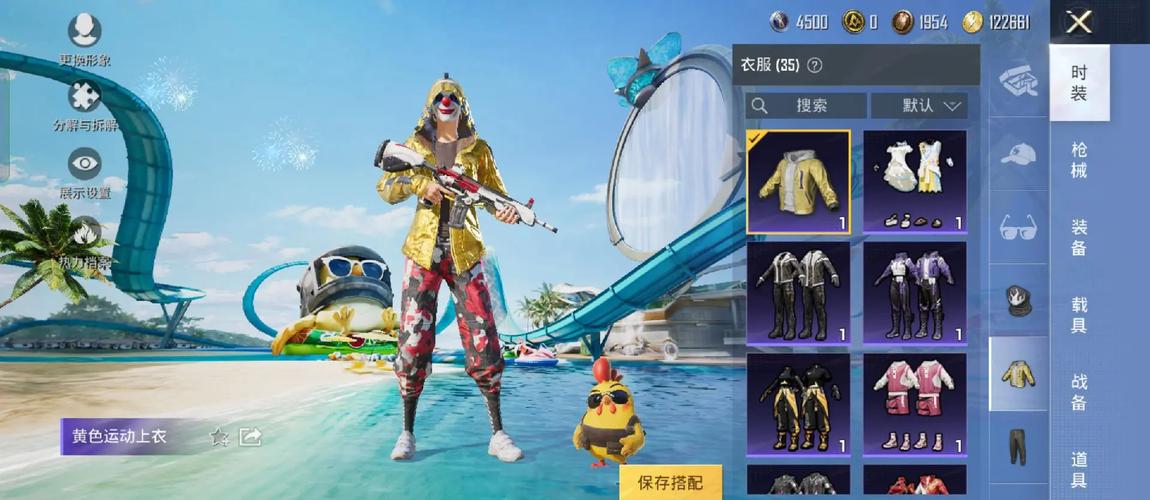
Task: Open 展示设置 eye icon
Action: tap(84, 170)
